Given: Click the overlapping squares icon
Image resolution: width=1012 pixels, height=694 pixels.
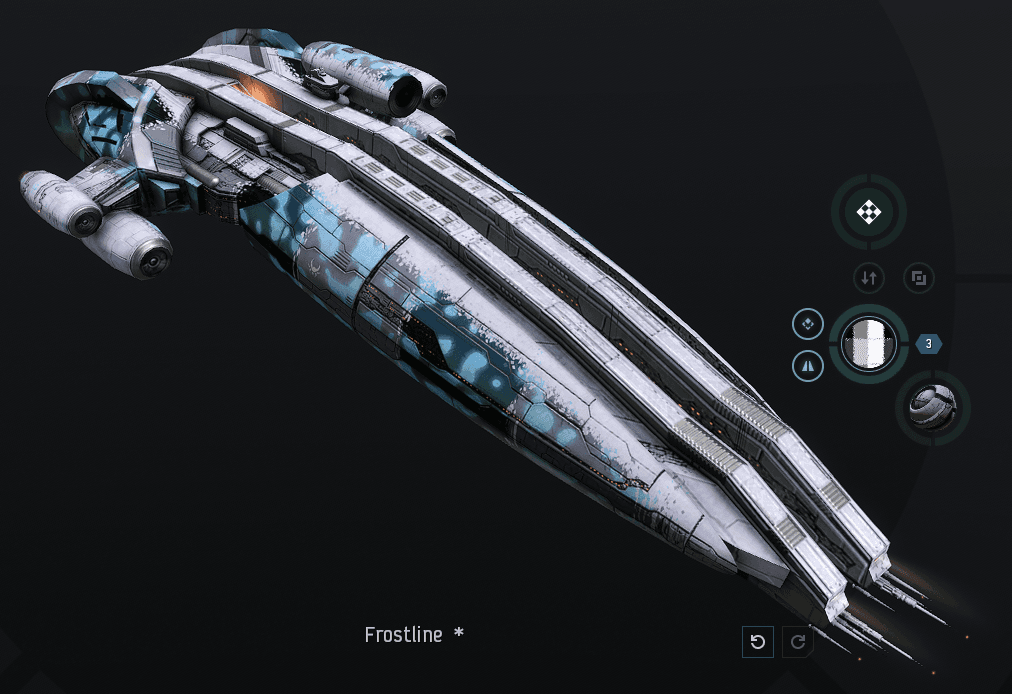Looking at the screenshot, I should point(919,278).
